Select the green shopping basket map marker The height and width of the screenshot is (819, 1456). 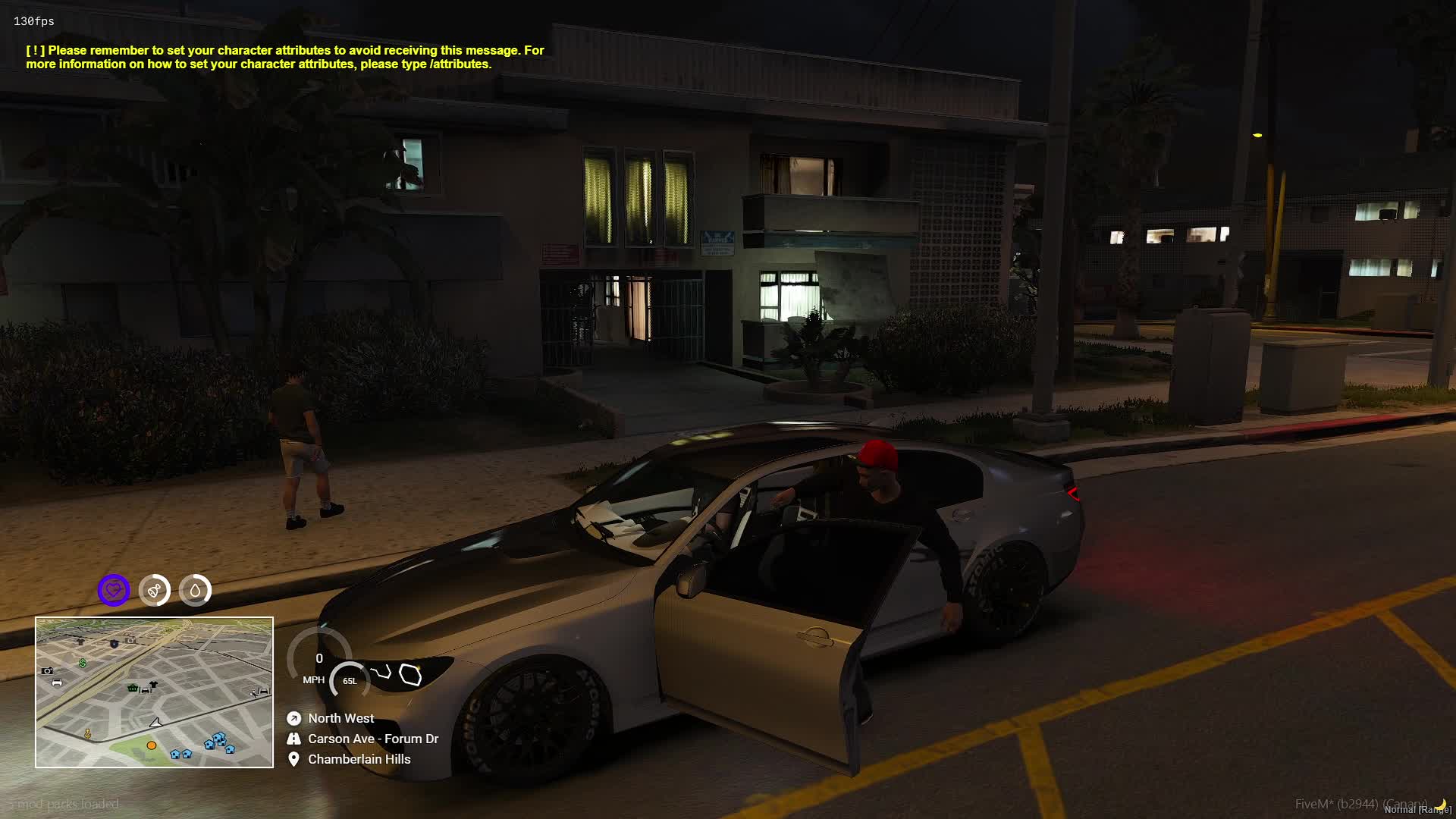coord(133,688)
